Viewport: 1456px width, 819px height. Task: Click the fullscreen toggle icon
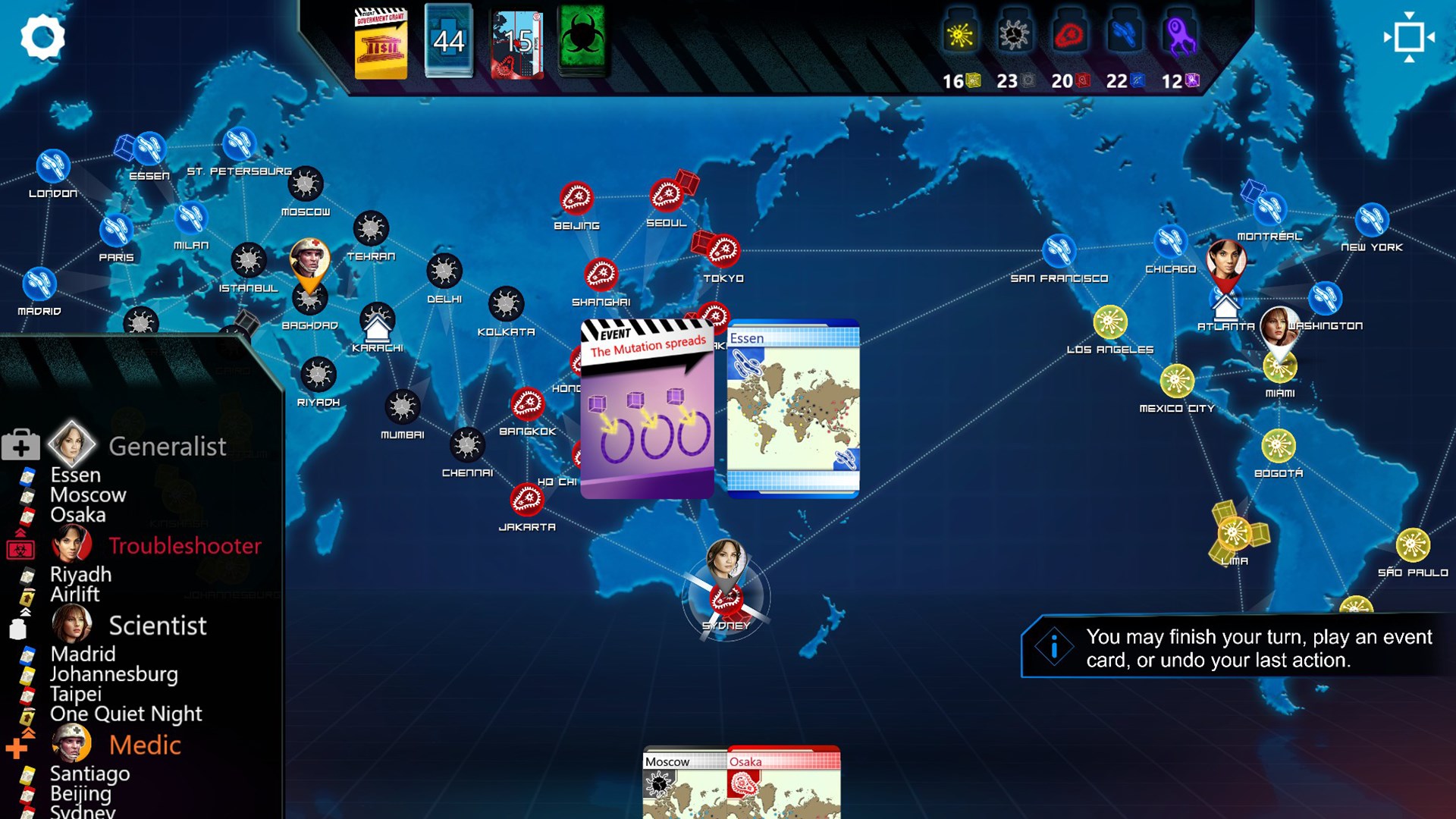pos(1409,38)
